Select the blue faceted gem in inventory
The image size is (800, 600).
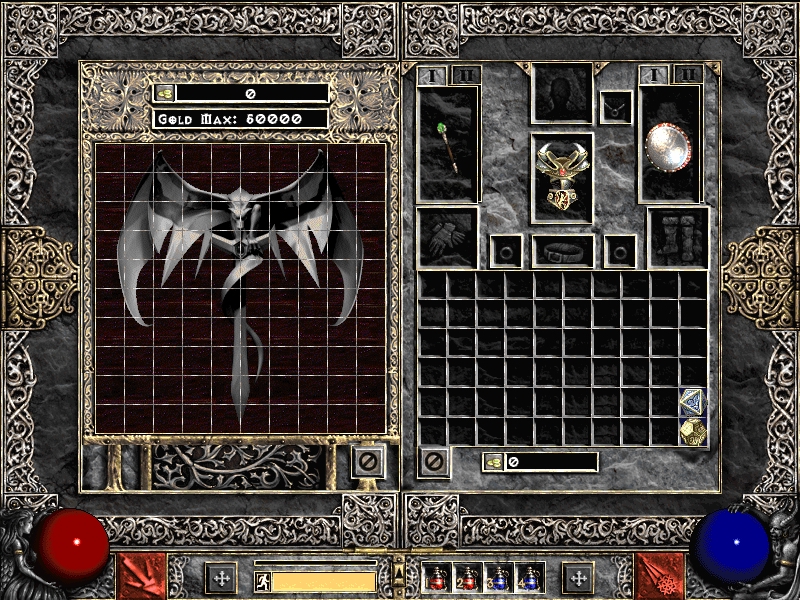692,402
